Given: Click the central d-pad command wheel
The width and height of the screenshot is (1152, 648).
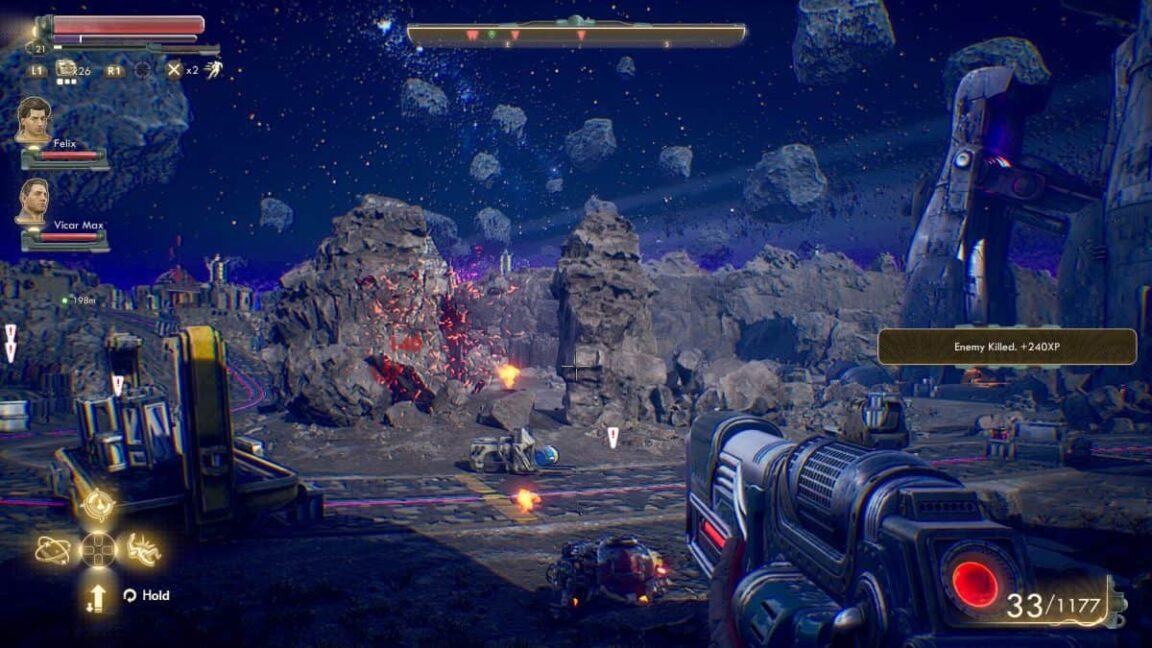Looking at the screenshot, I should click(98, 549).
